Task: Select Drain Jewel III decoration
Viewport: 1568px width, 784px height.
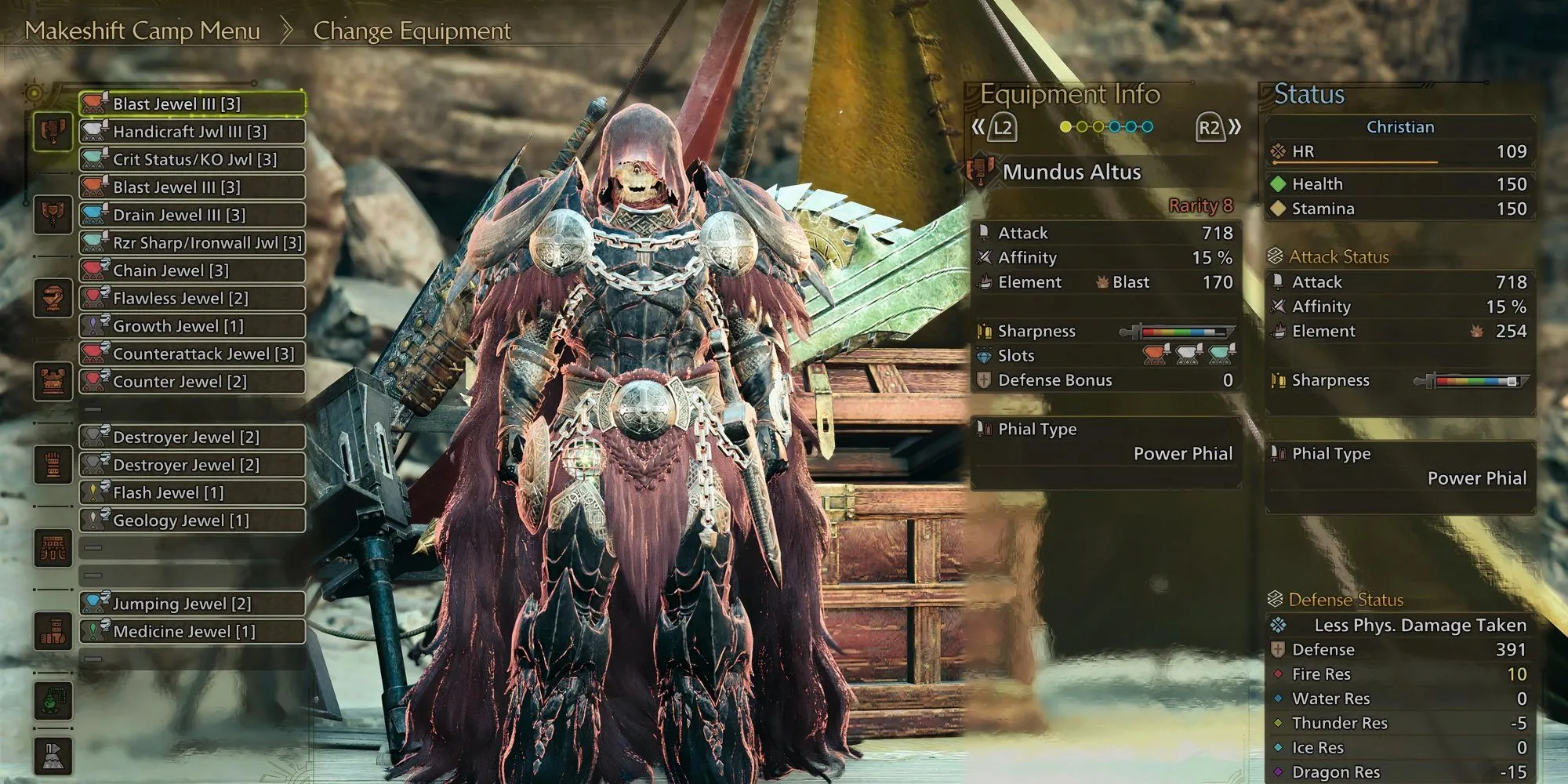Action: point(192,215)
